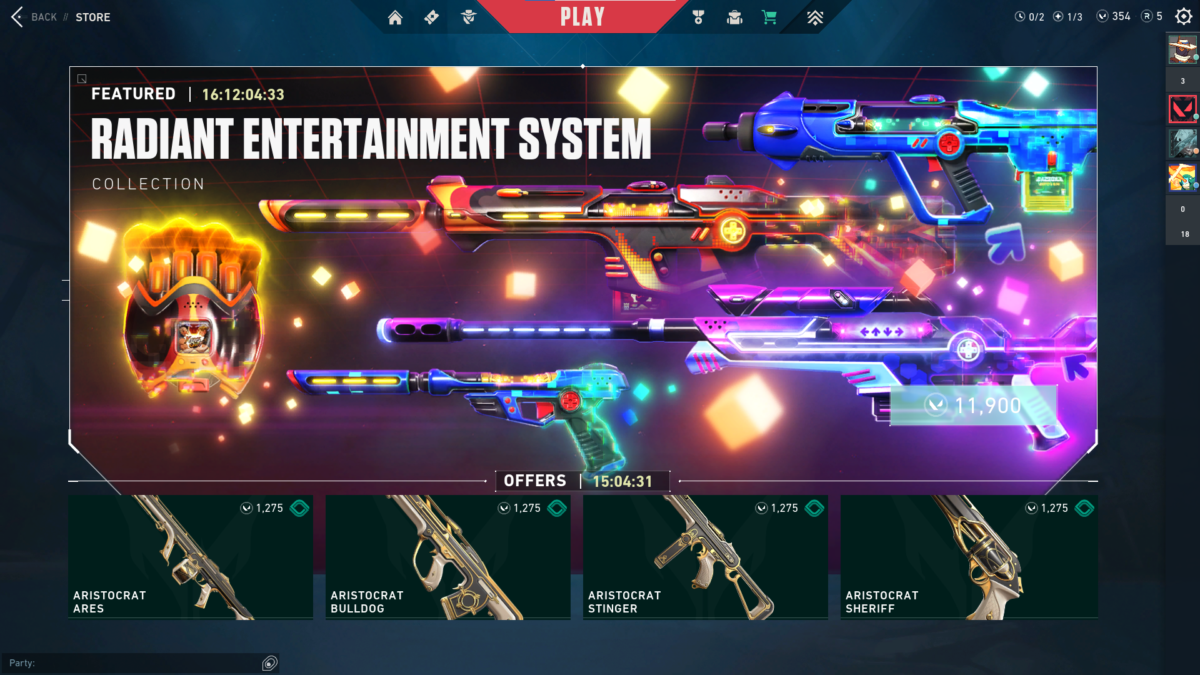Open the Career medal icon

pos(698,17)
